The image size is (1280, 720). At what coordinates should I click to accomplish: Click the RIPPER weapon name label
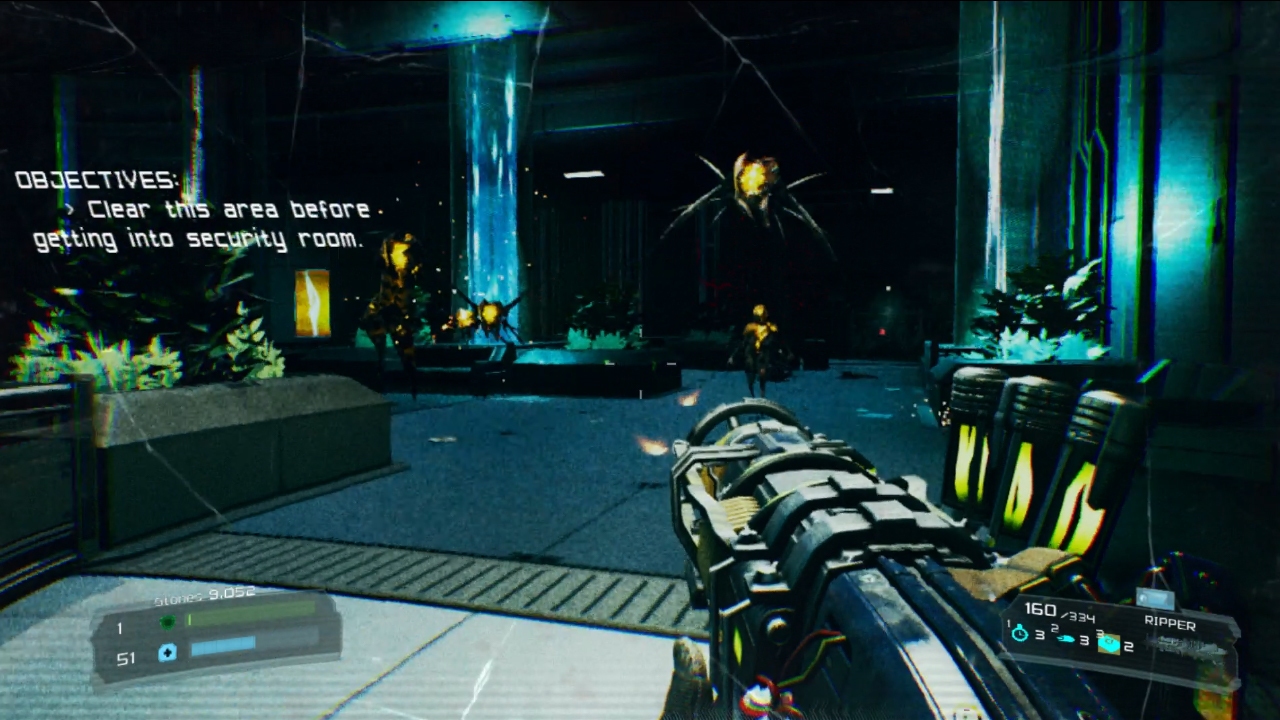tap(1171, 623)
